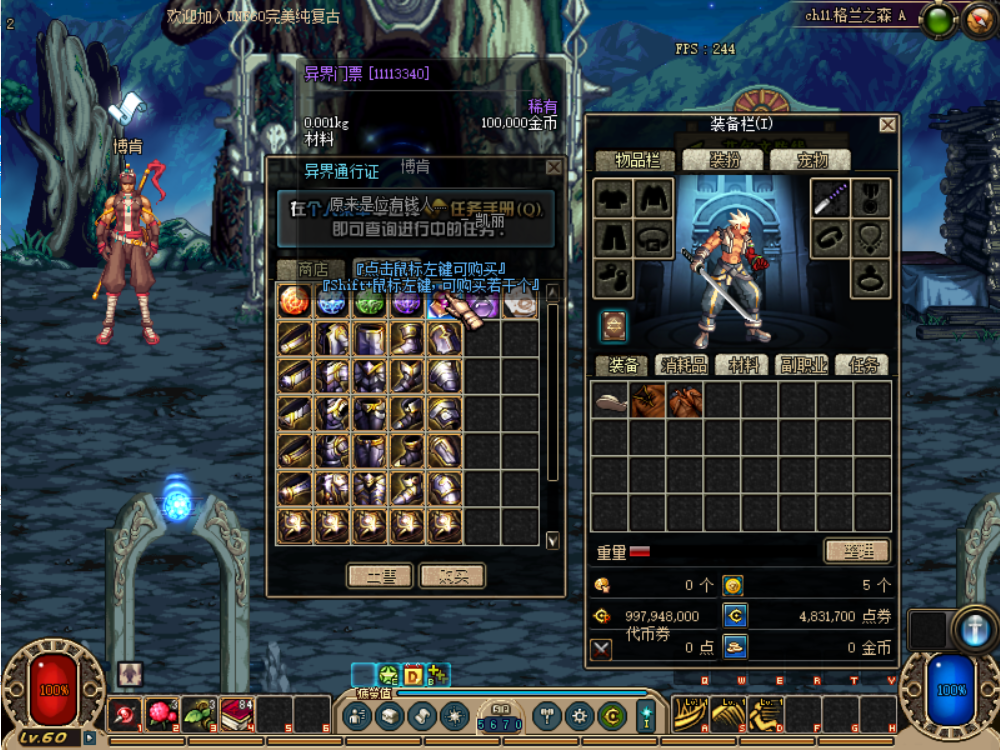
Task: Buy the red orb shop item
Action: click(x=294, y=300)
